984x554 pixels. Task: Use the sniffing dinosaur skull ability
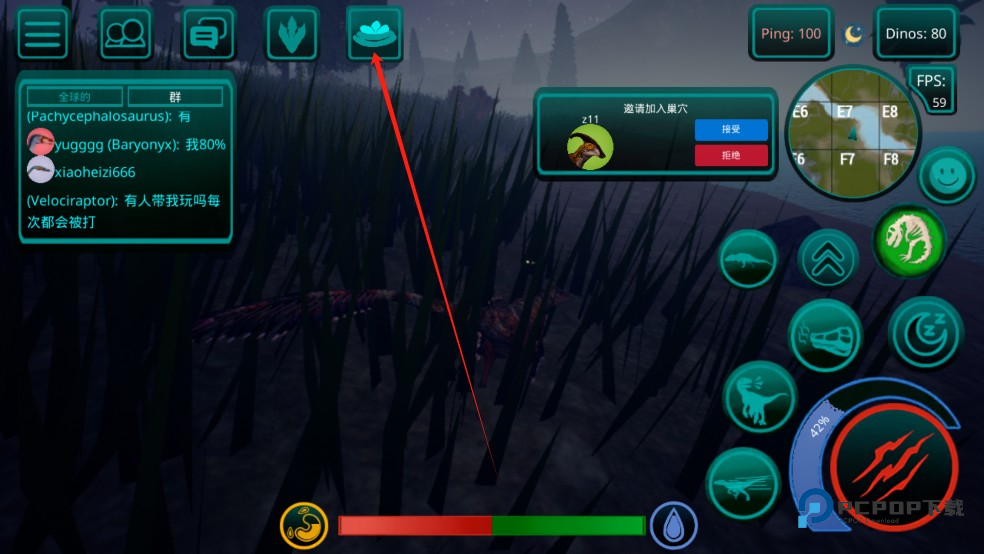(826, 335)
